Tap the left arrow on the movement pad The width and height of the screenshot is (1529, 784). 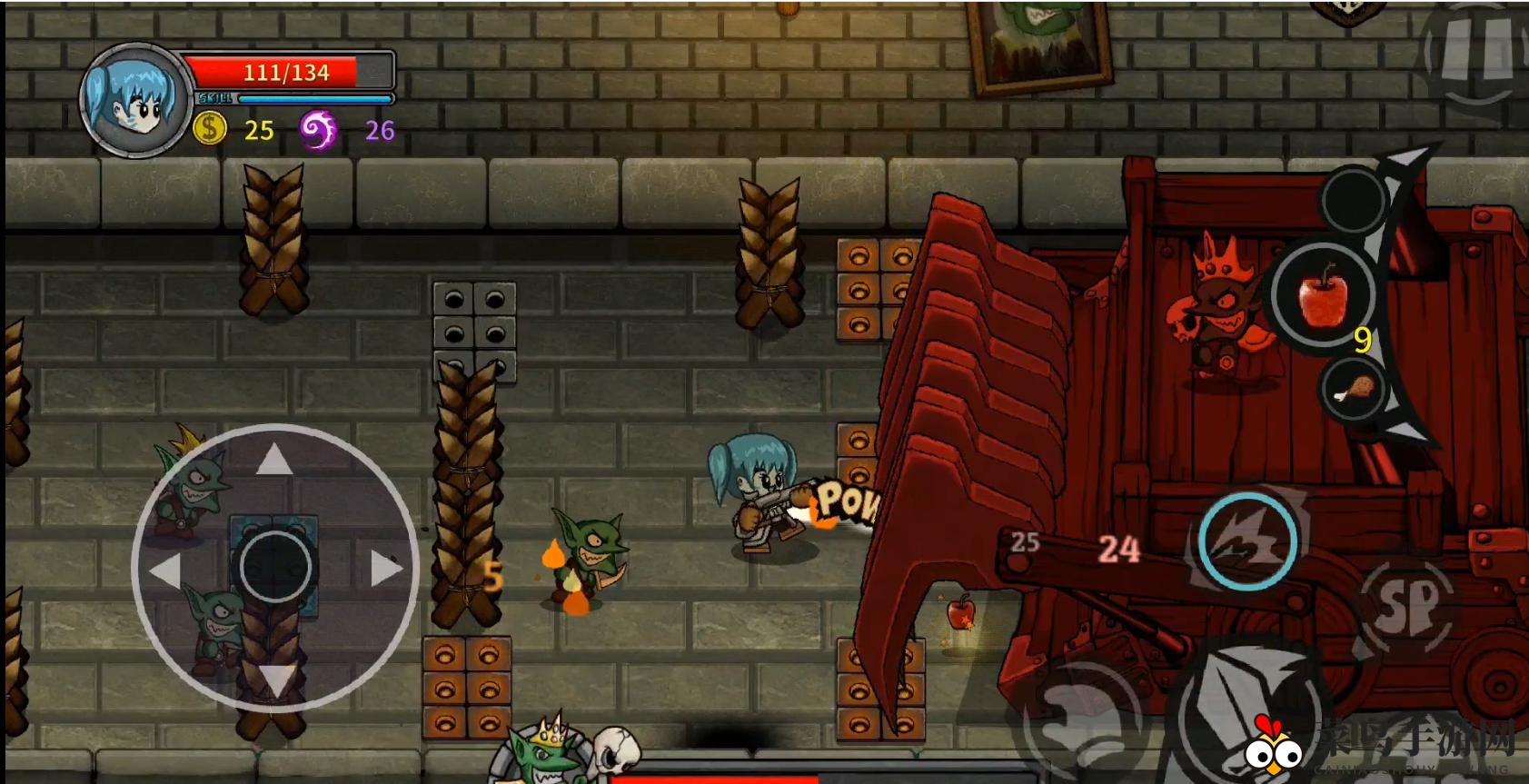[166, 571]
